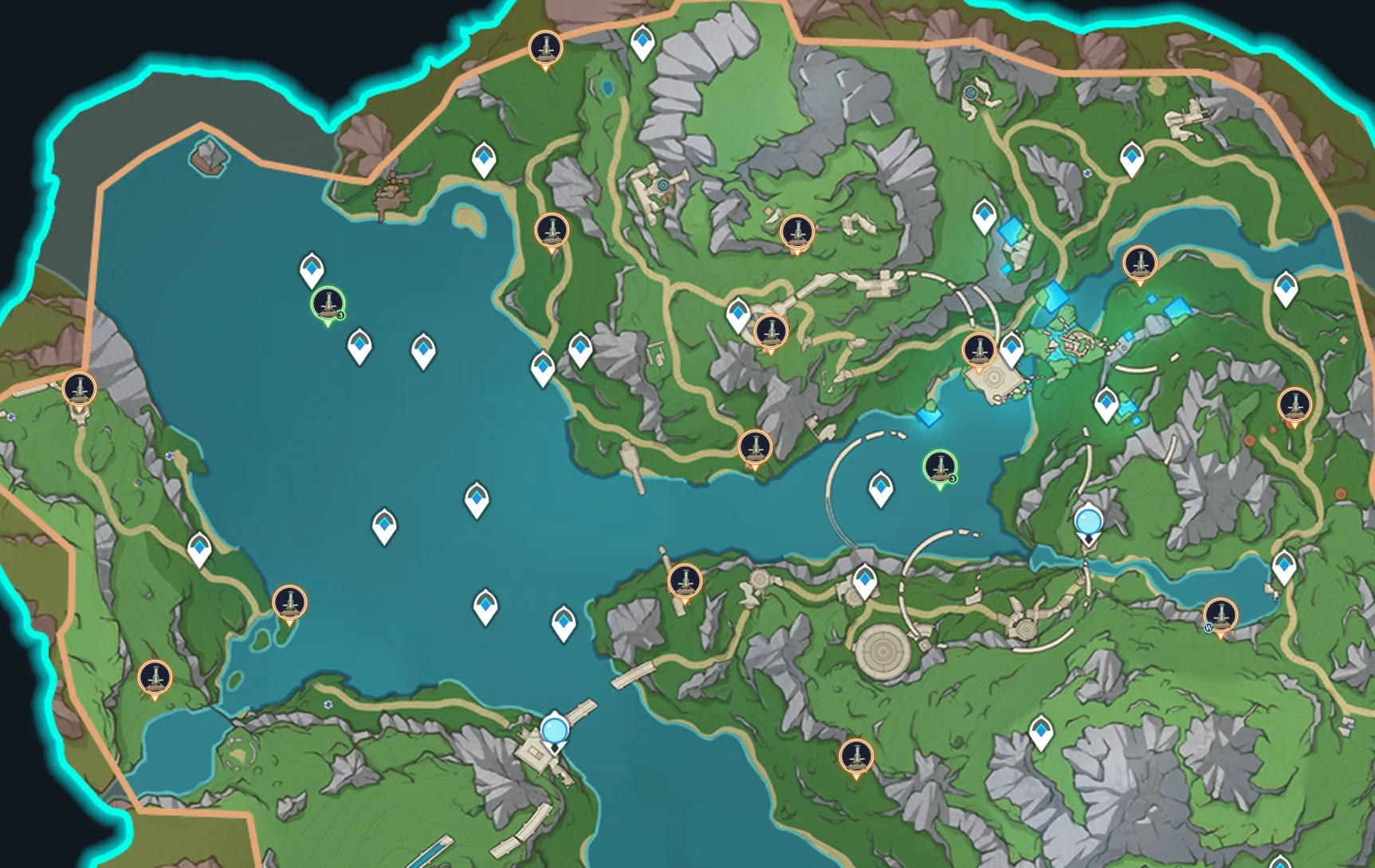
Task: Select the orange statue marker on the far western shore
Action: 79,389
